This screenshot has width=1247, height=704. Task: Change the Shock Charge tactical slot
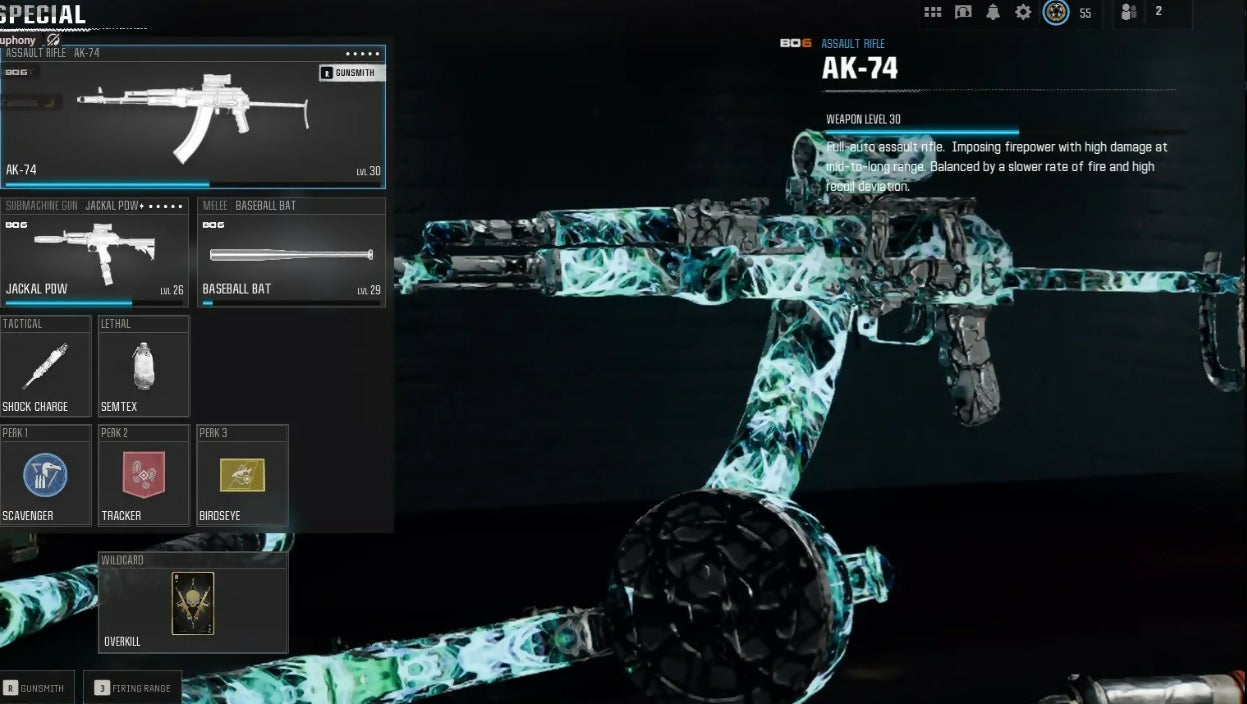[46, 366]
